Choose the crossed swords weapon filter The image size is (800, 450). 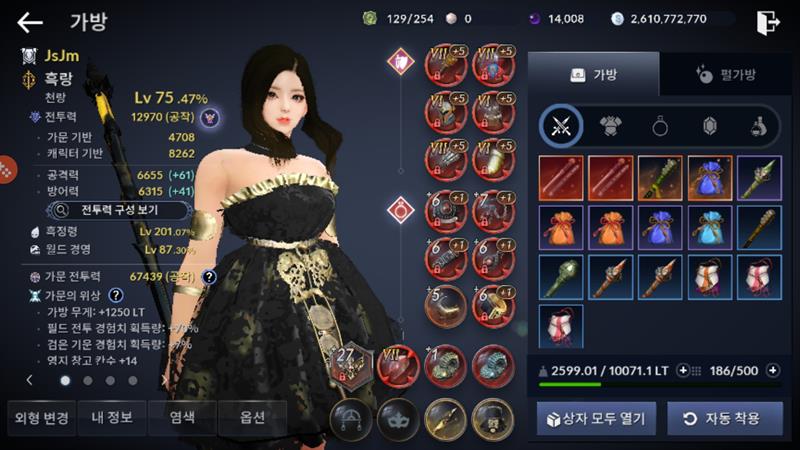coord(561,126)
